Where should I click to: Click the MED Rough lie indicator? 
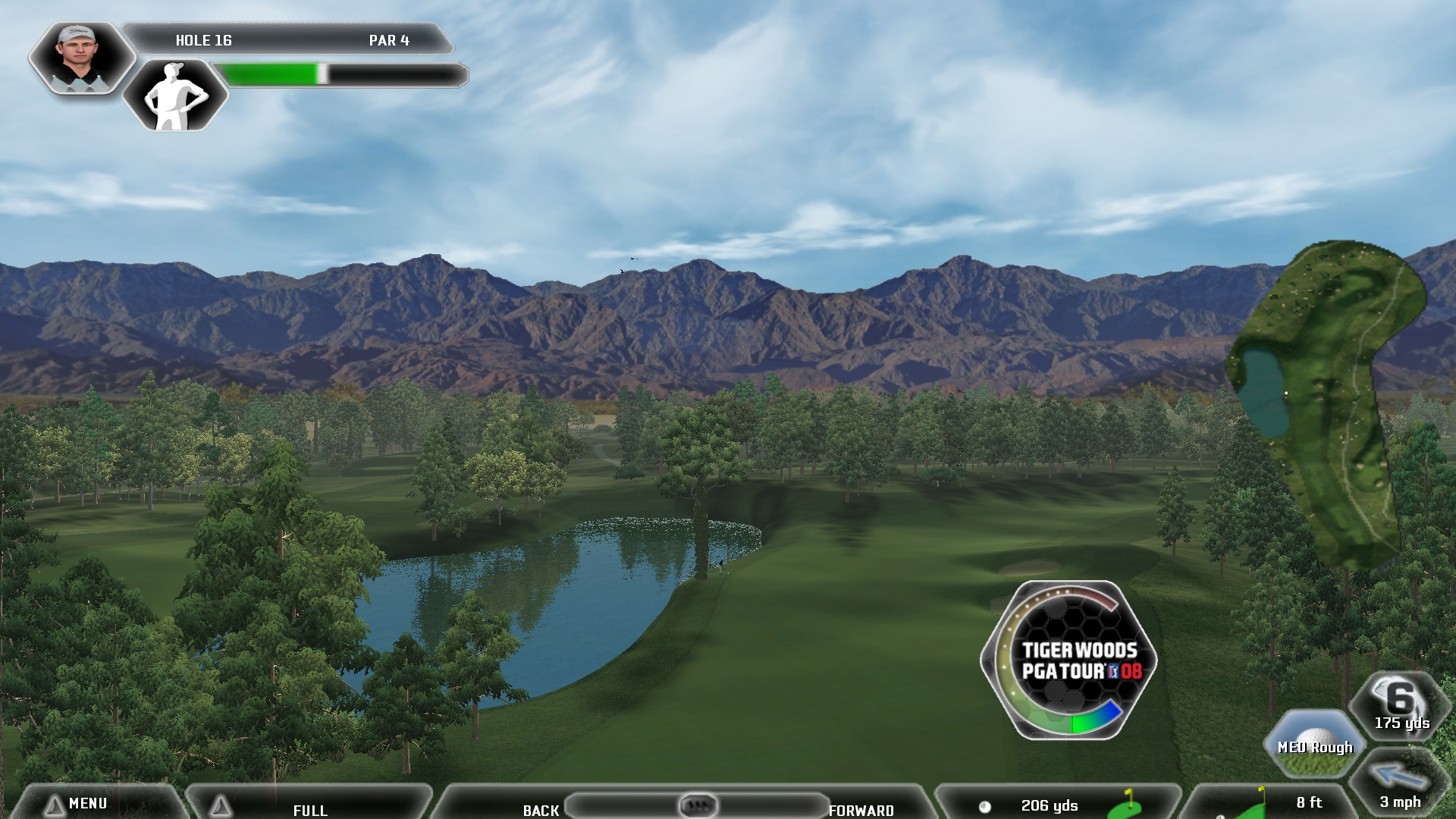(x=1314, y=743)
